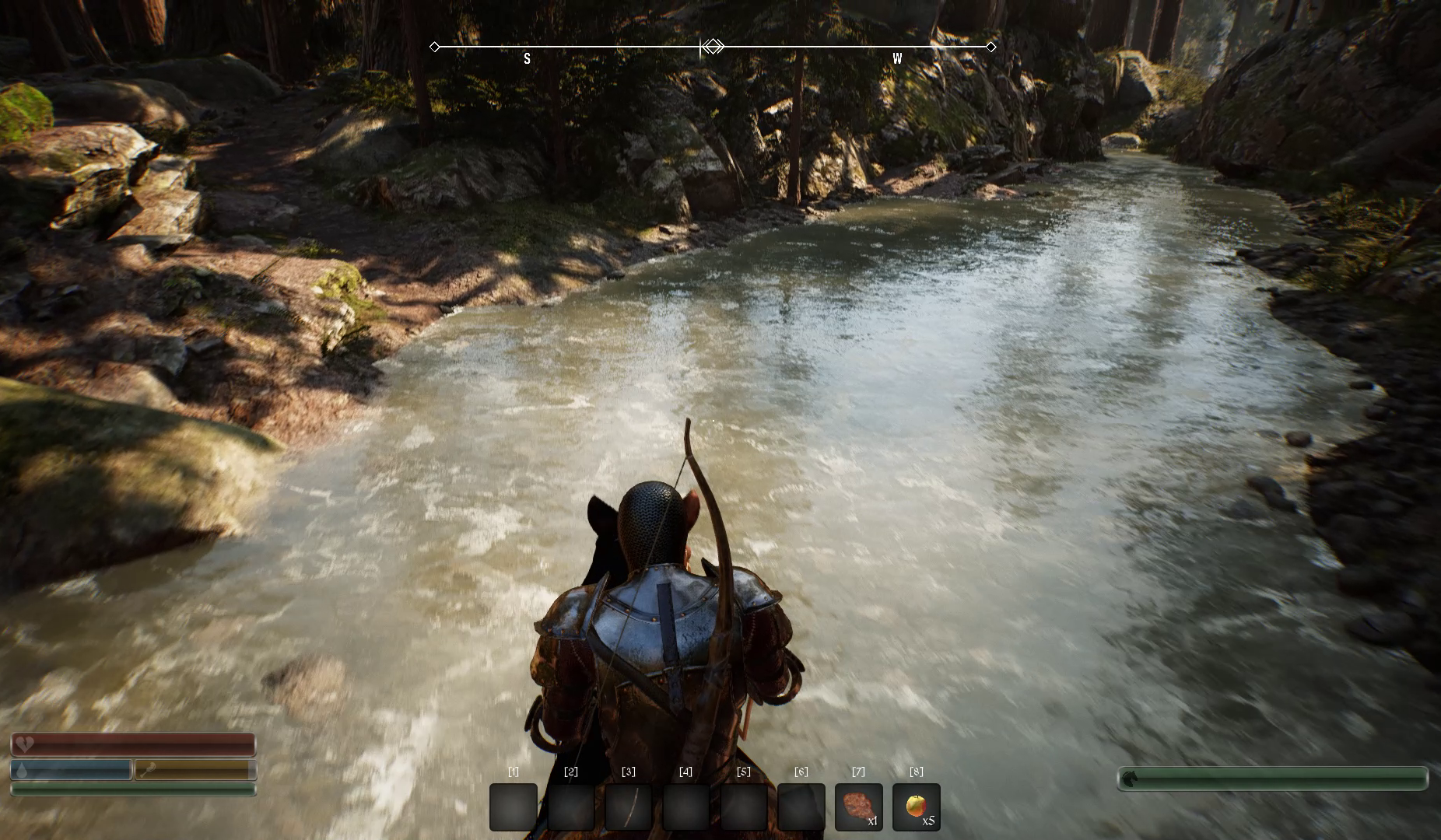The image size is (1441, 840).
Task: Click the leftmost diamond waypoint on compass
Action: coord(434,47)
